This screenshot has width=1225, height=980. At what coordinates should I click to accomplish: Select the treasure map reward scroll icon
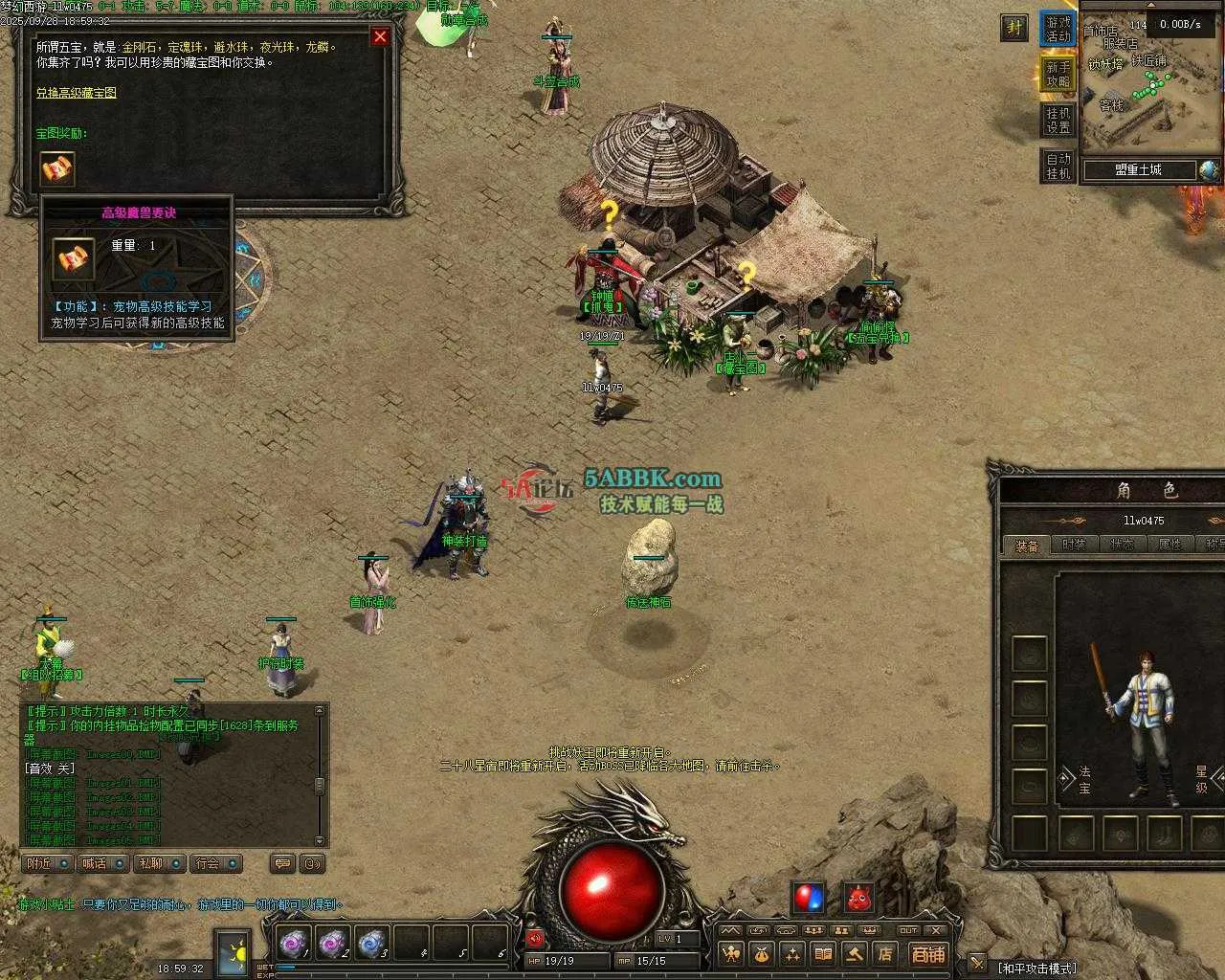57,168
